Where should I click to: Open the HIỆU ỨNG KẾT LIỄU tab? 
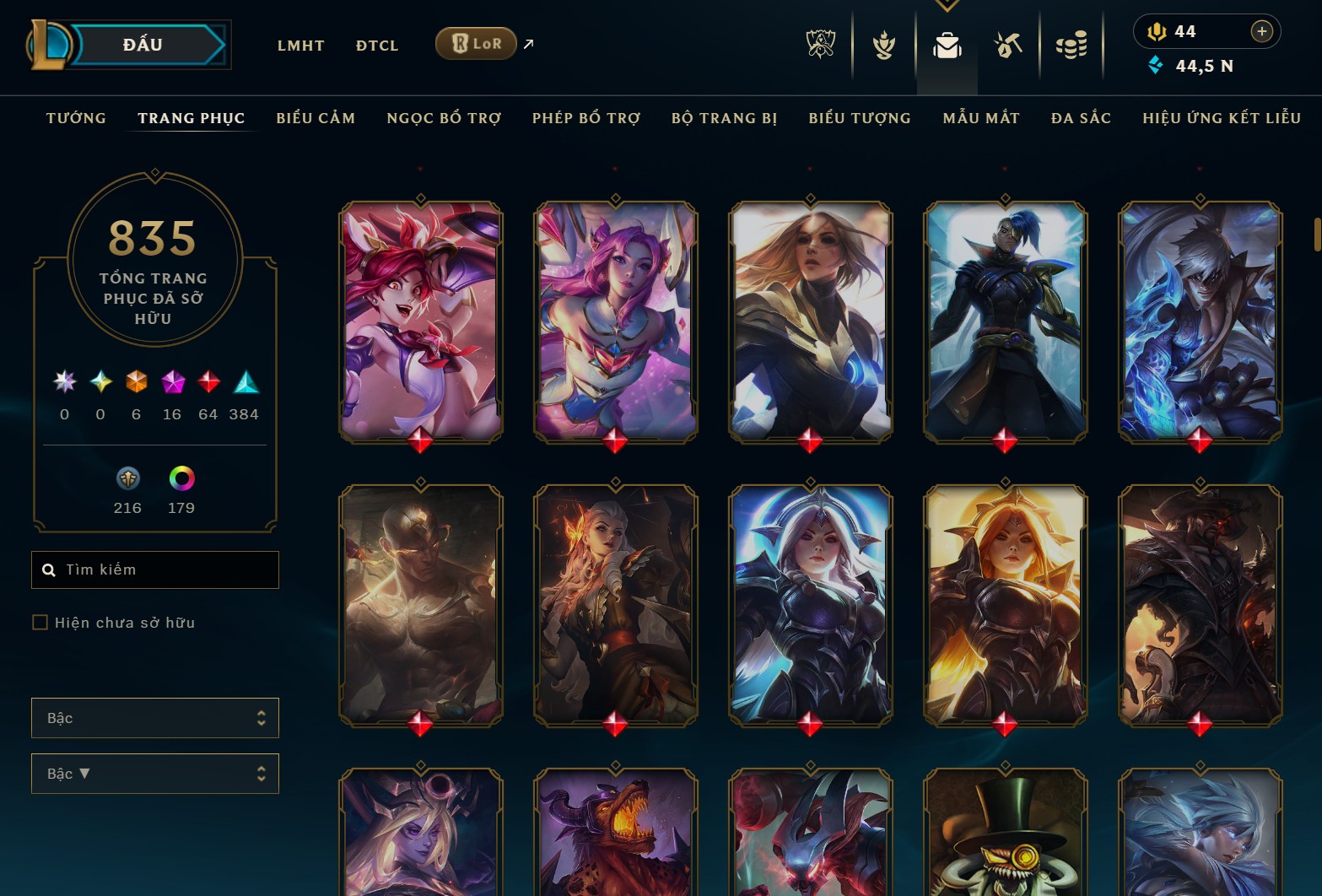[x=1221, y=118]
